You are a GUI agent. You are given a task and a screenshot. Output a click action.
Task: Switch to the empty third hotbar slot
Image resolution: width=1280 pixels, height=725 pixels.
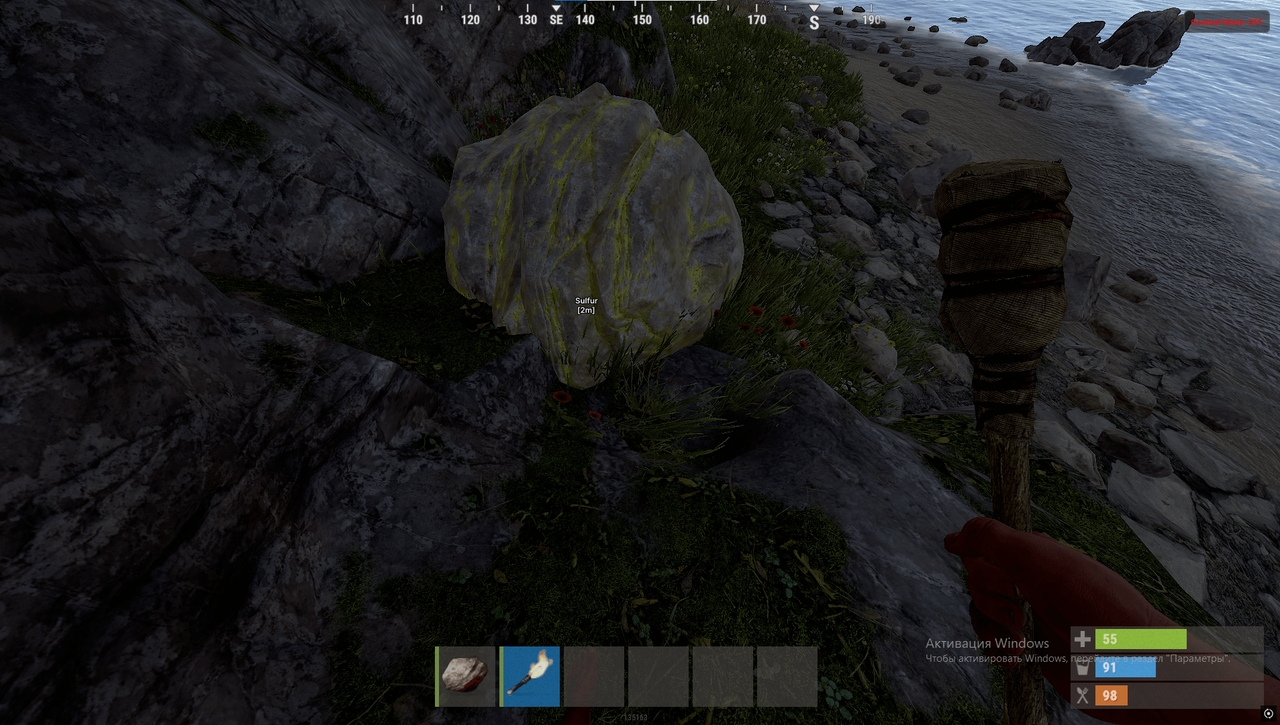[x=596, y=677]
